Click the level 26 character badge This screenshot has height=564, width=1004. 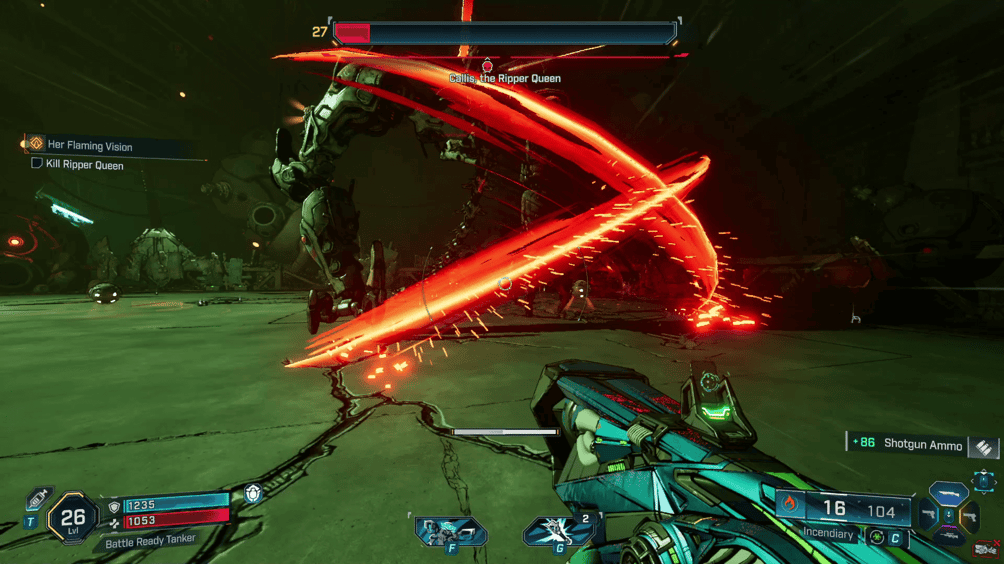[72, 518]
